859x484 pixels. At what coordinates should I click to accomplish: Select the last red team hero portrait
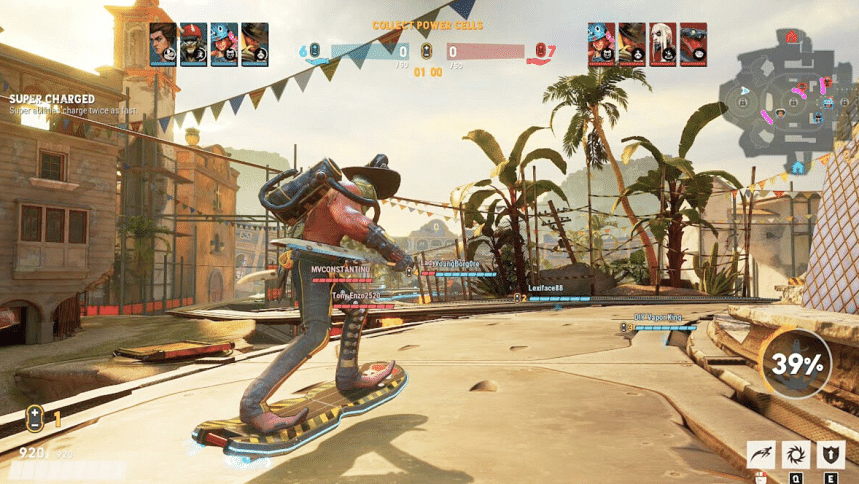click(x=694, y=45)
